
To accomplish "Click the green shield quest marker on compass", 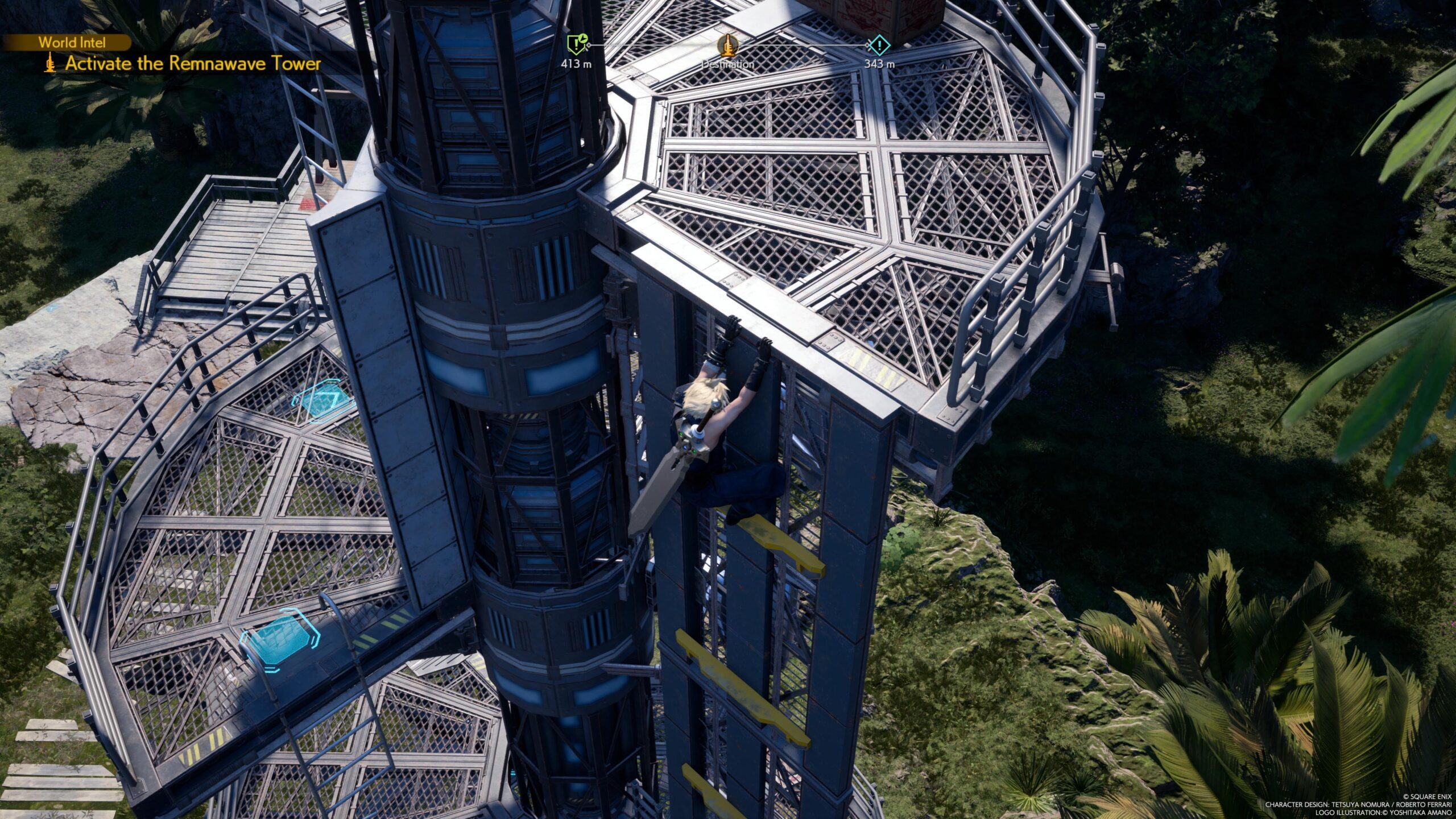I will pyautogui.click(x=576, y=44).
